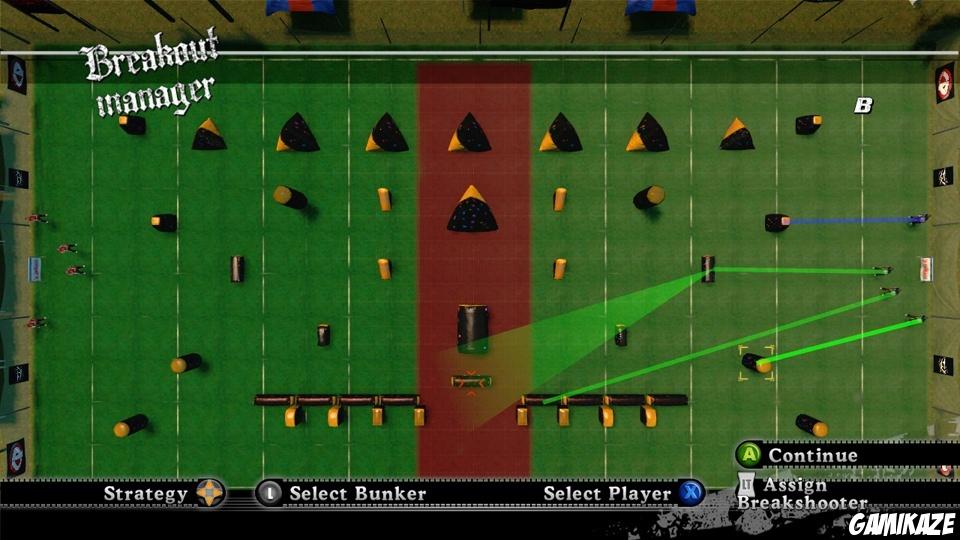
Task: Pick the small bunker marked by orange arrows
Action: (x=471, y=381)
